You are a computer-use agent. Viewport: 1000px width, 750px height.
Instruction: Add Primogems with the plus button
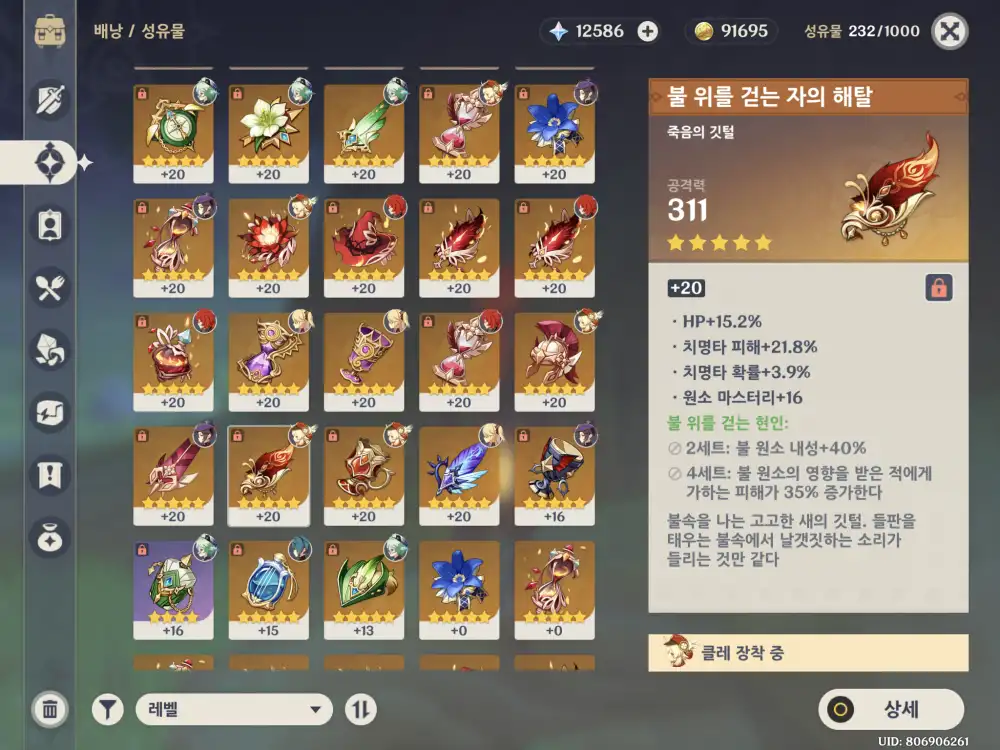[x=648, y=31]
